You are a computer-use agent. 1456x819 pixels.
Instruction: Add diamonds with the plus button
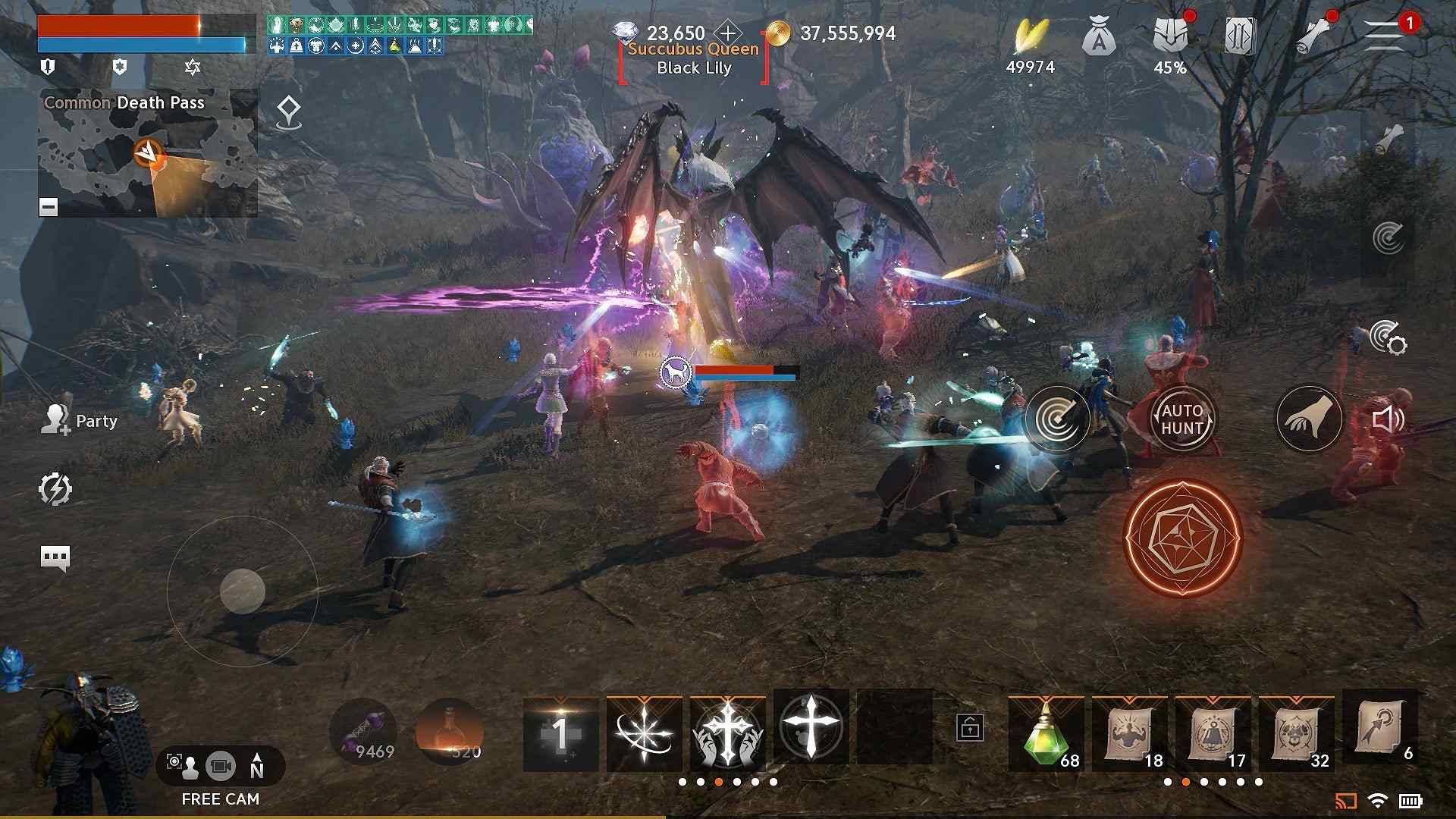728,33
